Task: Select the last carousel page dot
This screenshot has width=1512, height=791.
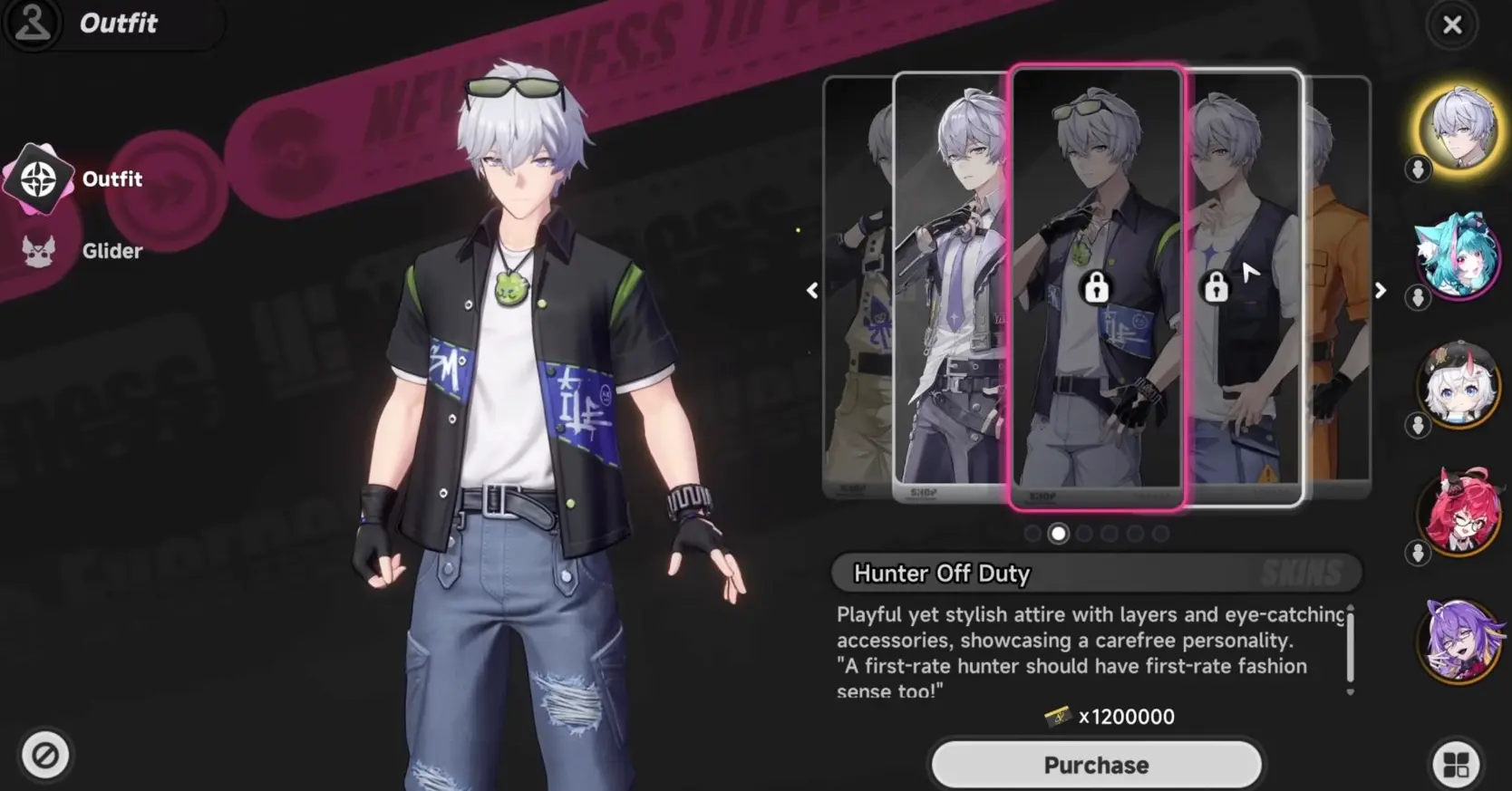Action: [x=1161, y=534]
